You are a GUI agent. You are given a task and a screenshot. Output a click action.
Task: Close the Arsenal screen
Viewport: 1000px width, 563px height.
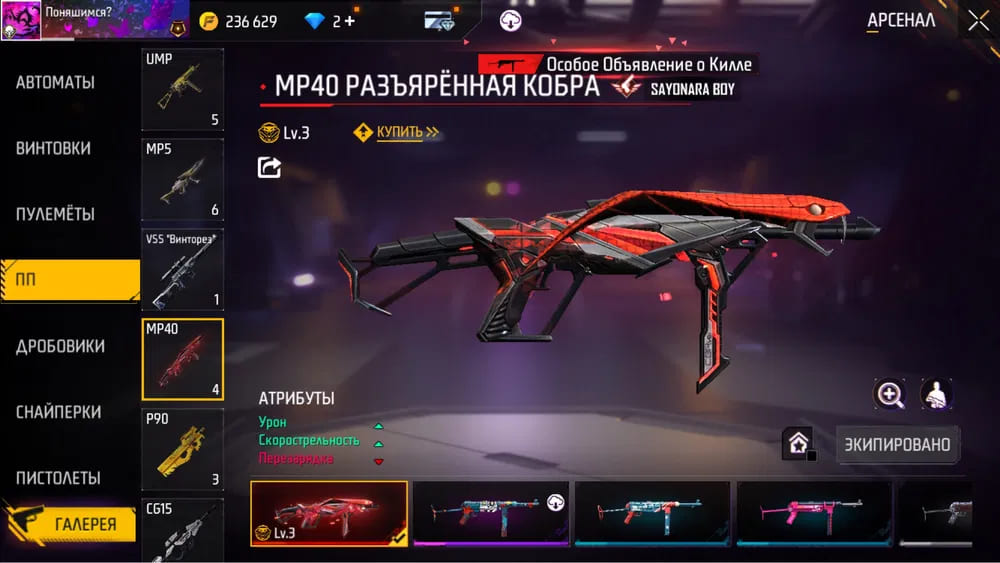pyautogui.click(x=977, y=21)
